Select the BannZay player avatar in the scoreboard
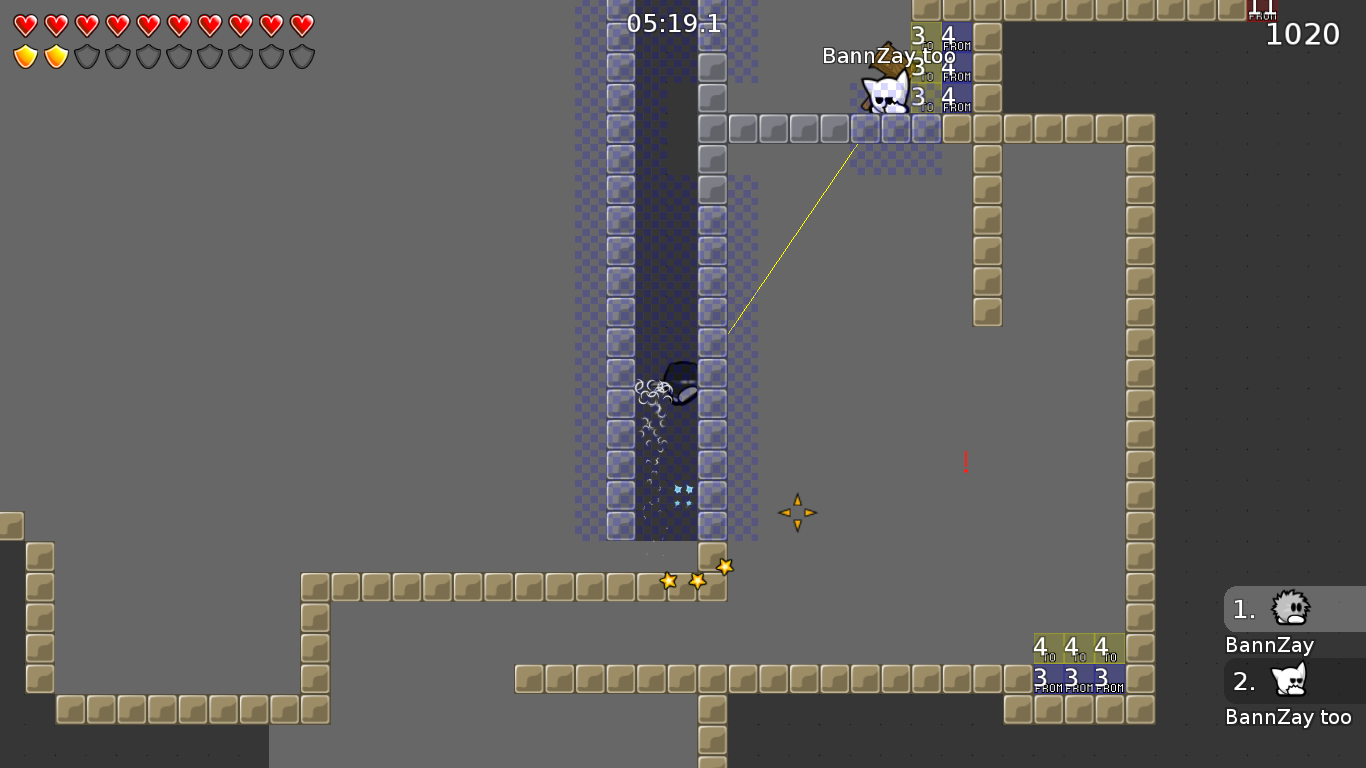This screenshot has height=768, width=1366. tap(1289, 608)
